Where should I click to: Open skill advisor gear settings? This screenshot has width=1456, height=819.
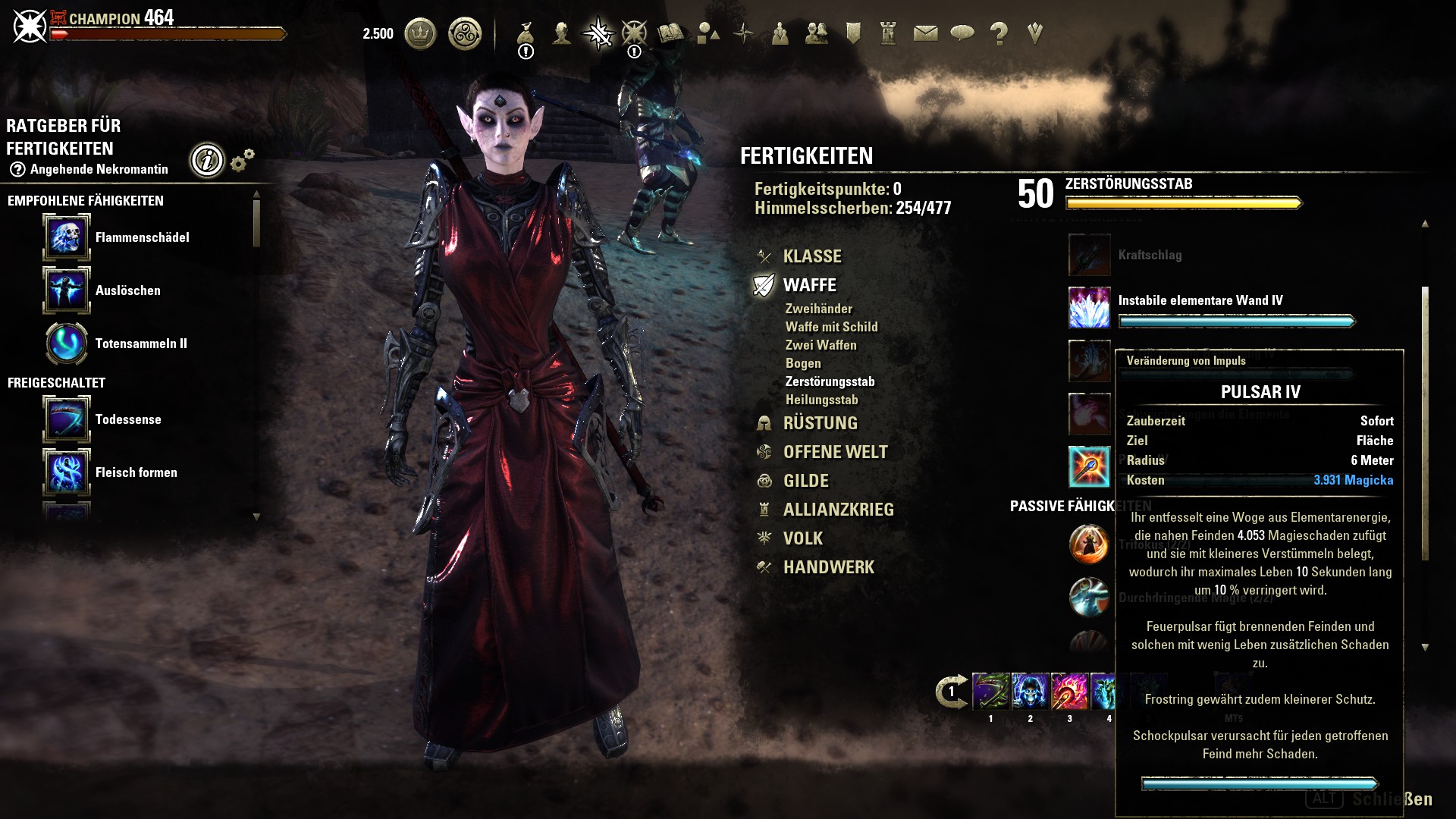pos(242,160)
